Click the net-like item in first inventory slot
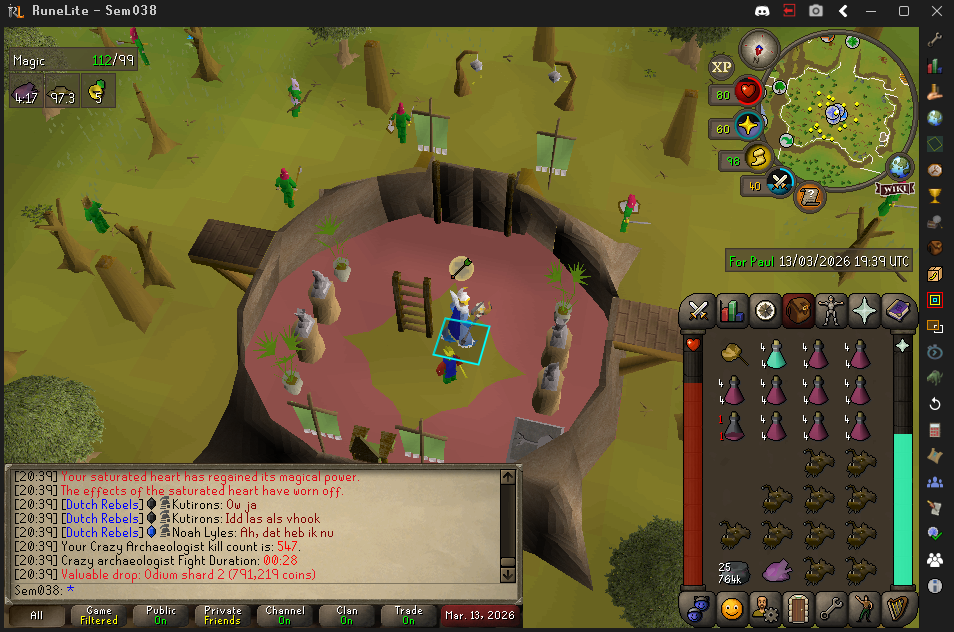The width and height of the screenshot is (954, 632). pyautogui.click(x=734, y=353)
